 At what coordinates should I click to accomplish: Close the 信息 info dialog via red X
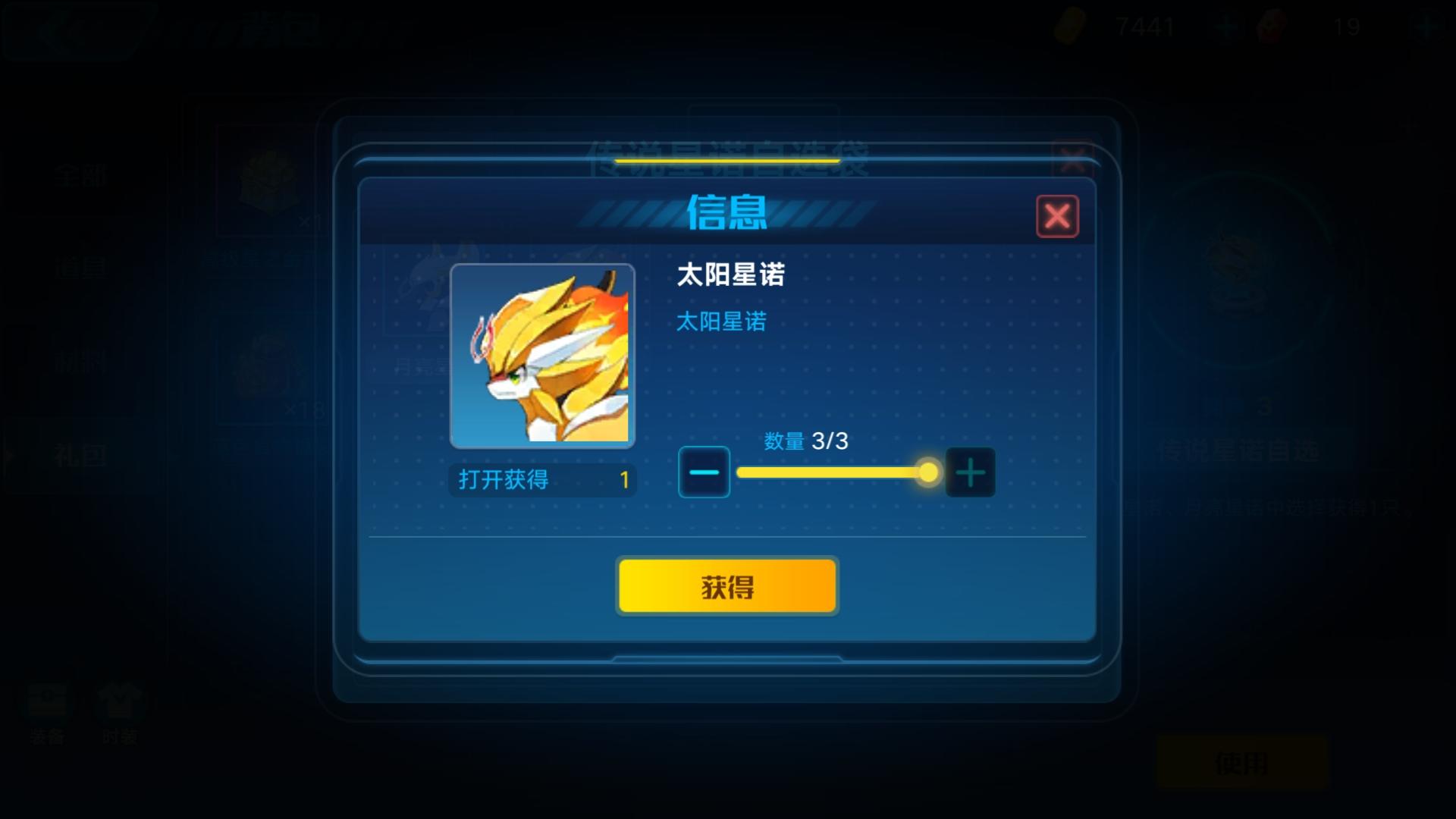[x=1059, y=216]
